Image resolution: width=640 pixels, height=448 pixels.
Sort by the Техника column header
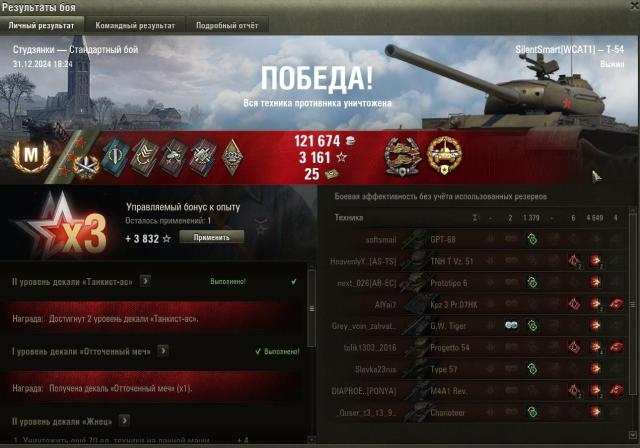coord(350,217)
